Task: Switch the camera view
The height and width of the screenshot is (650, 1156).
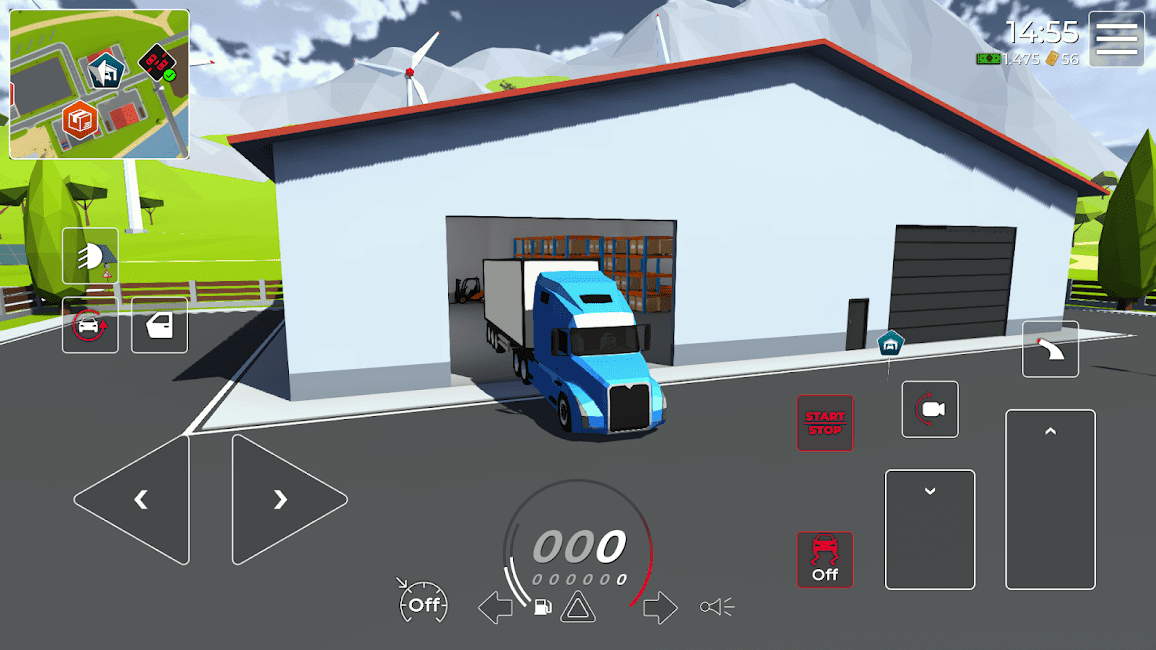Action: [x=930, y=409]
